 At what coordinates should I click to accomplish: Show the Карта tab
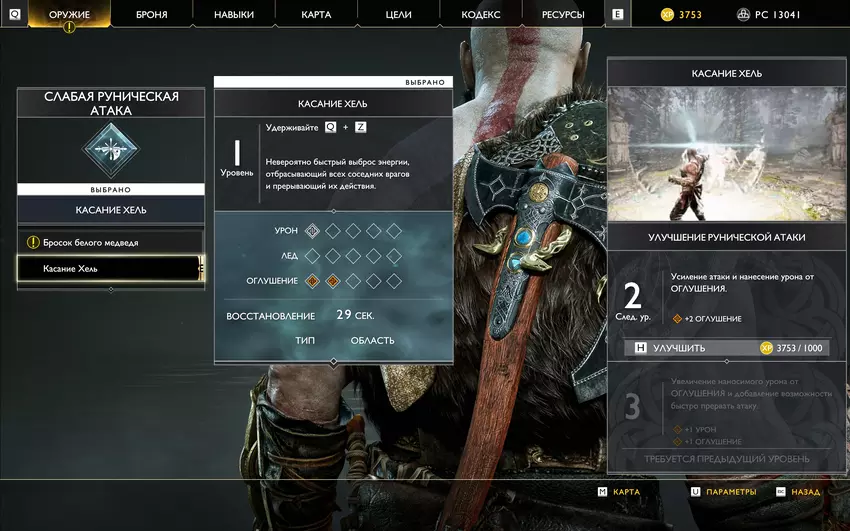click(316, 15)
